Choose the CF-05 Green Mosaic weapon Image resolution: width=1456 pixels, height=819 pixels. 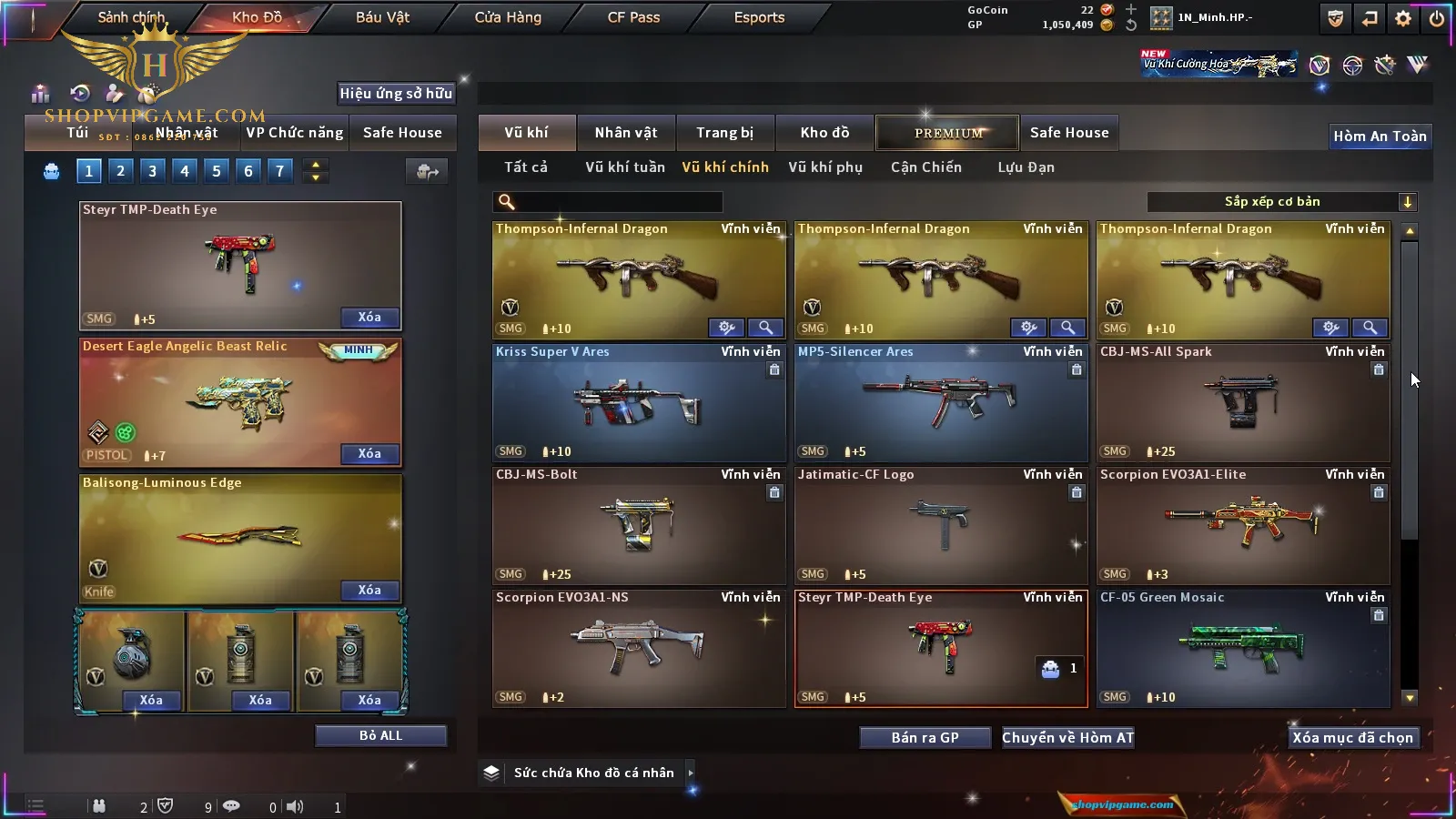[x=1243, y=649]
